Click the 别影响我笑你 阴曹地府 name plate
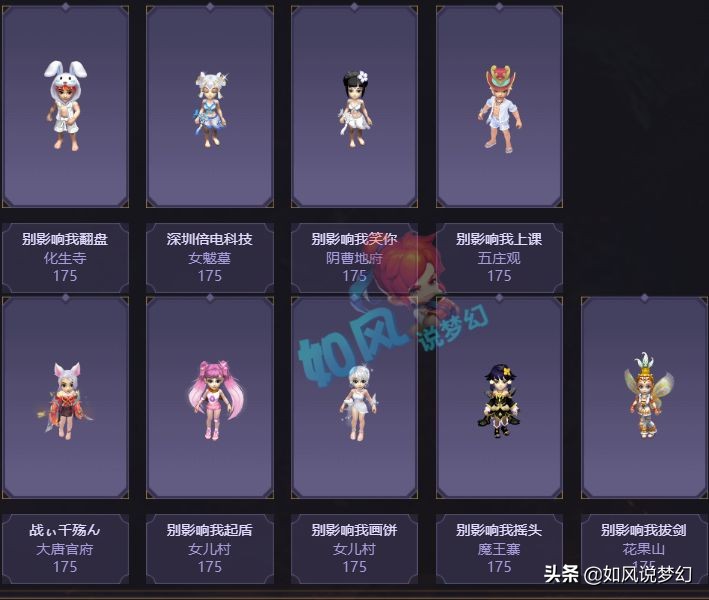709x600 pixels. point(355,257)
